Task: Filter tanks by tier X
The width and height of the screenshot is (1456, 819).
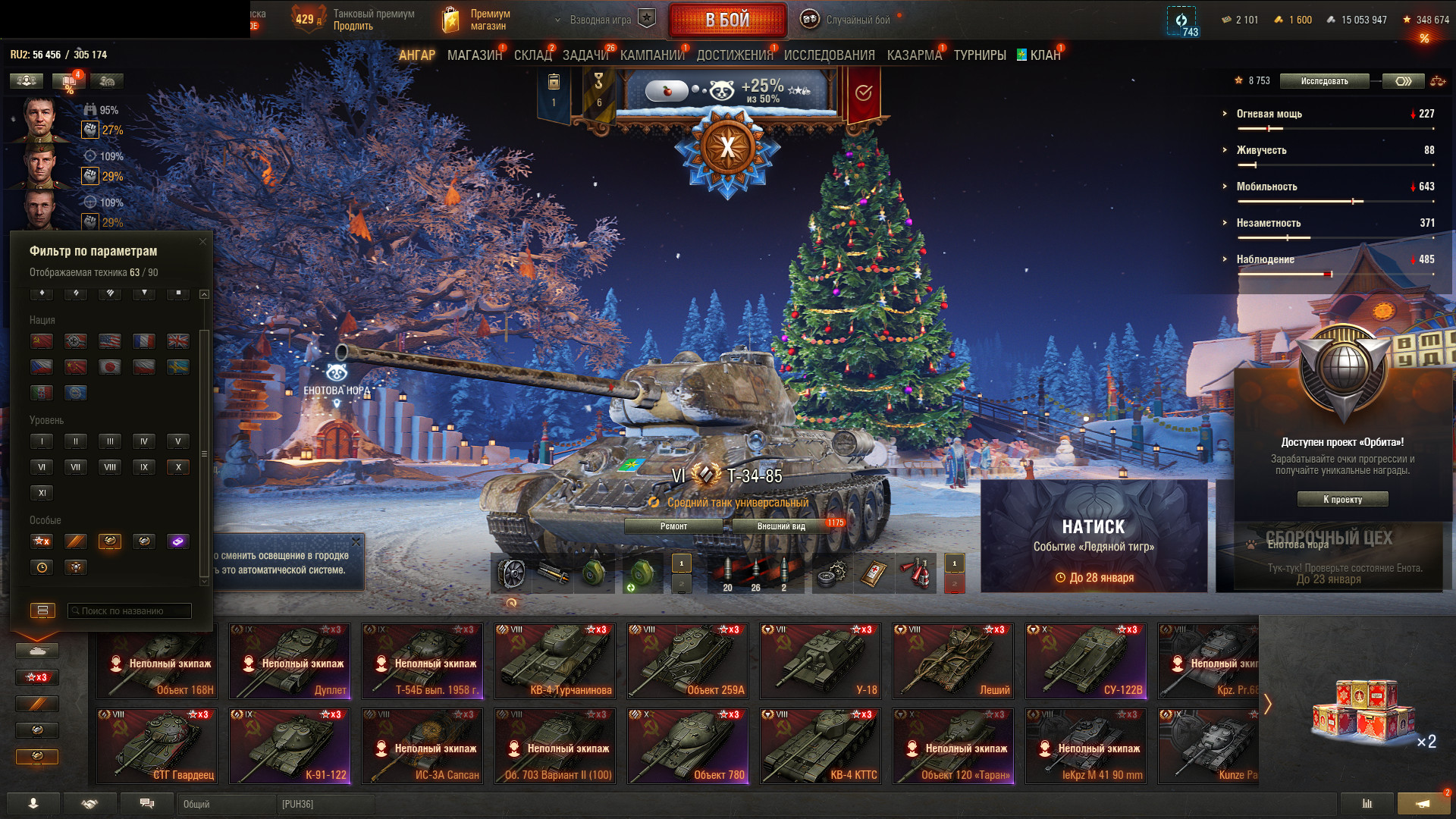Action: pos(178,467)
